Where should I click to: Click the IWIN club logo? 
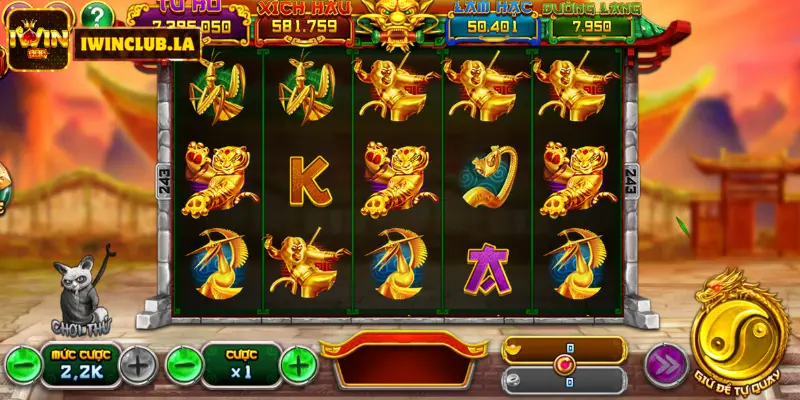tap(35, 38)
